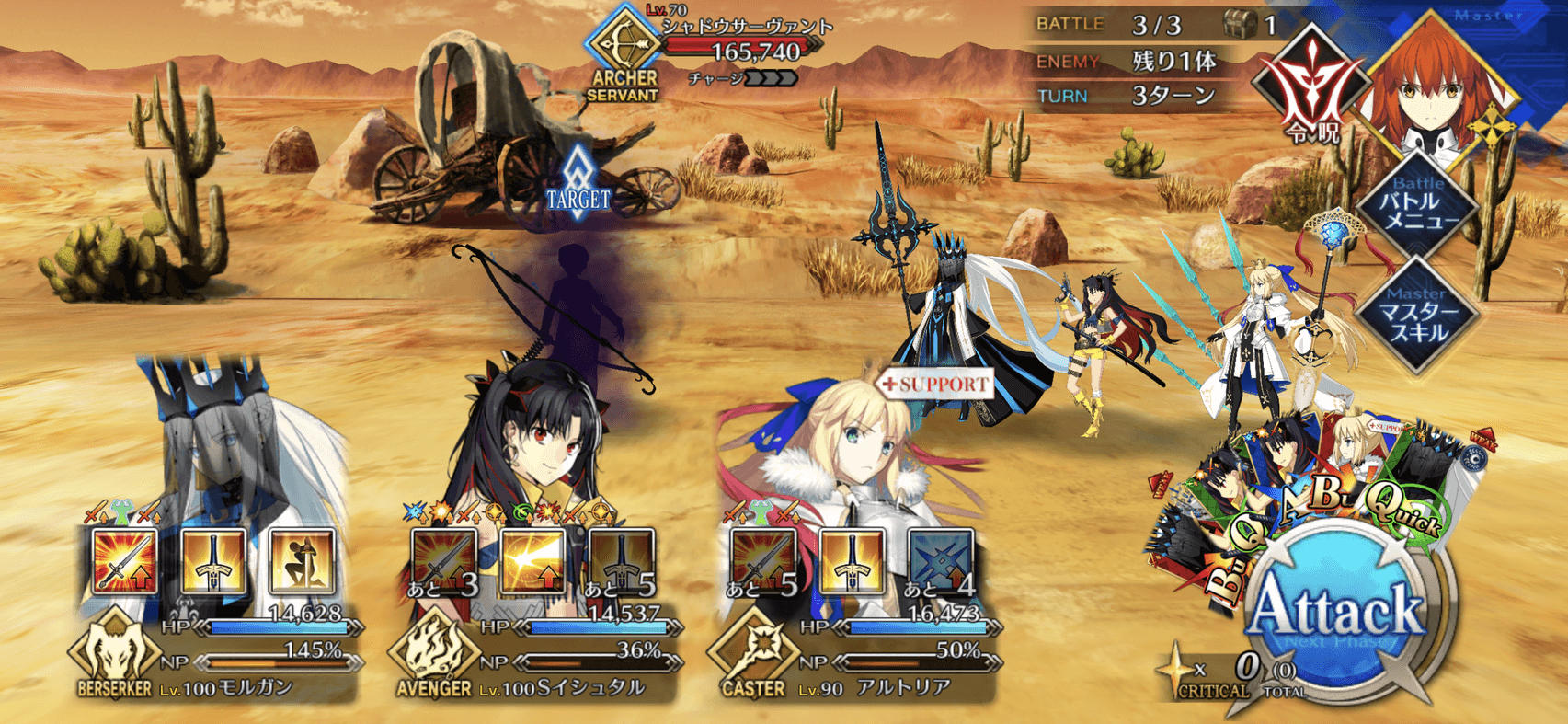Use S Ishtar's second skill, the glowing beam icon
Image resolution: width=1568 pixels, height=724 pixels.
532,560
